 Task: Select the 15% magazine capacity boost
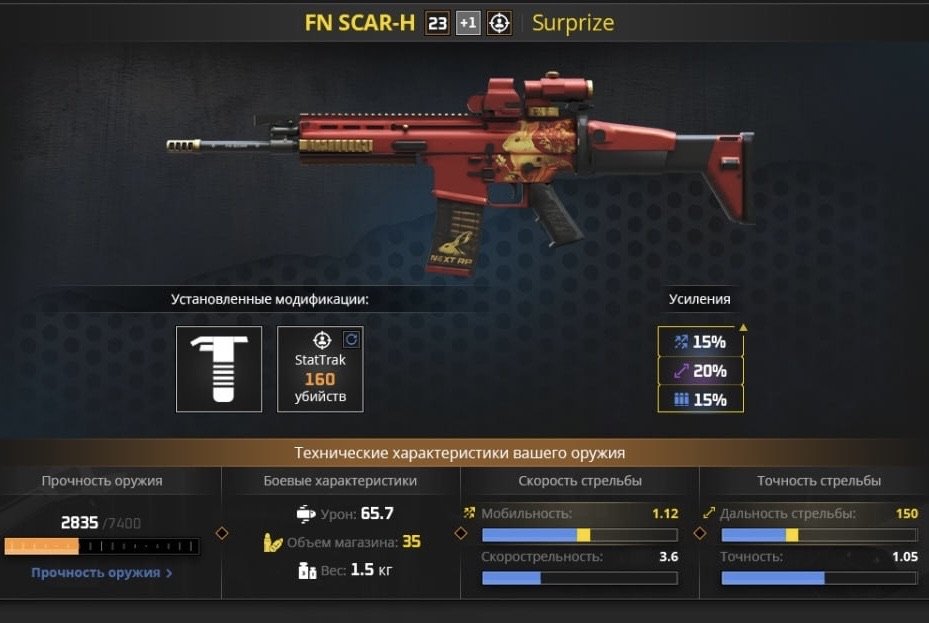point(701,399)
